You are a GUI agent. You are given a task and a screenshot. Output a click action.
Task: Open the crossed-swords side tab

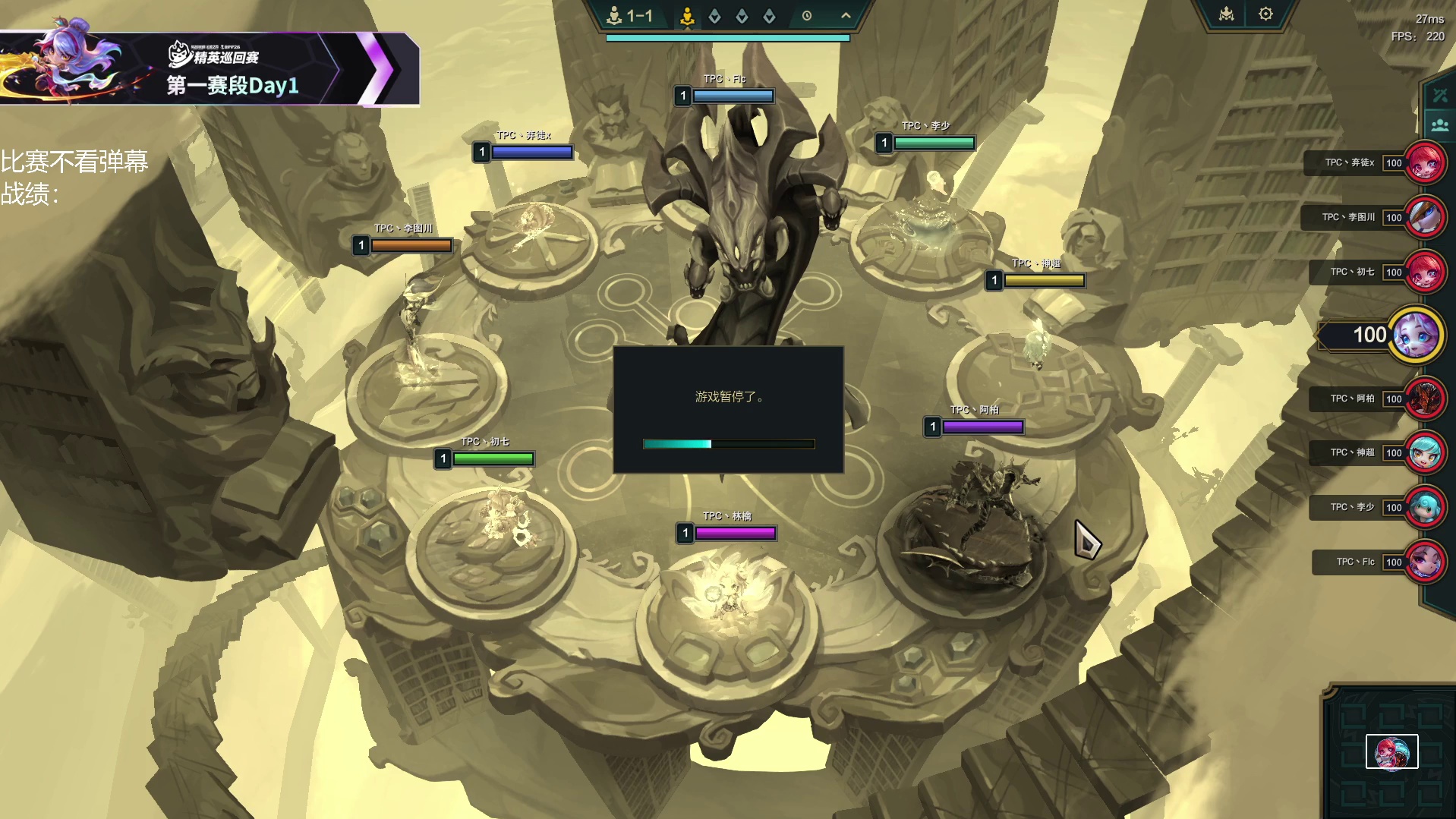click(x=1440, y=95)
